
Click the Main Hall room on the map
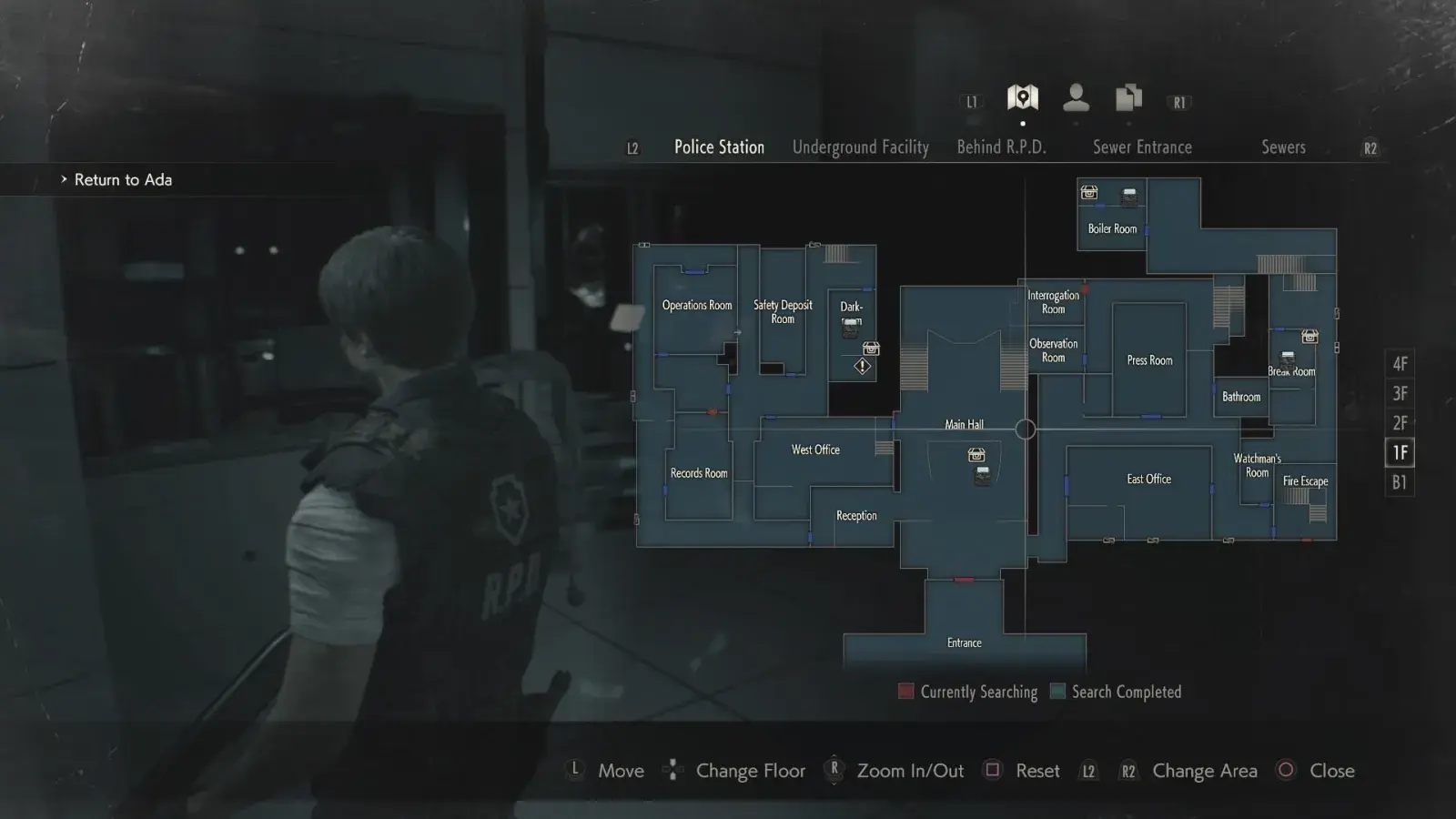(964, 425)
